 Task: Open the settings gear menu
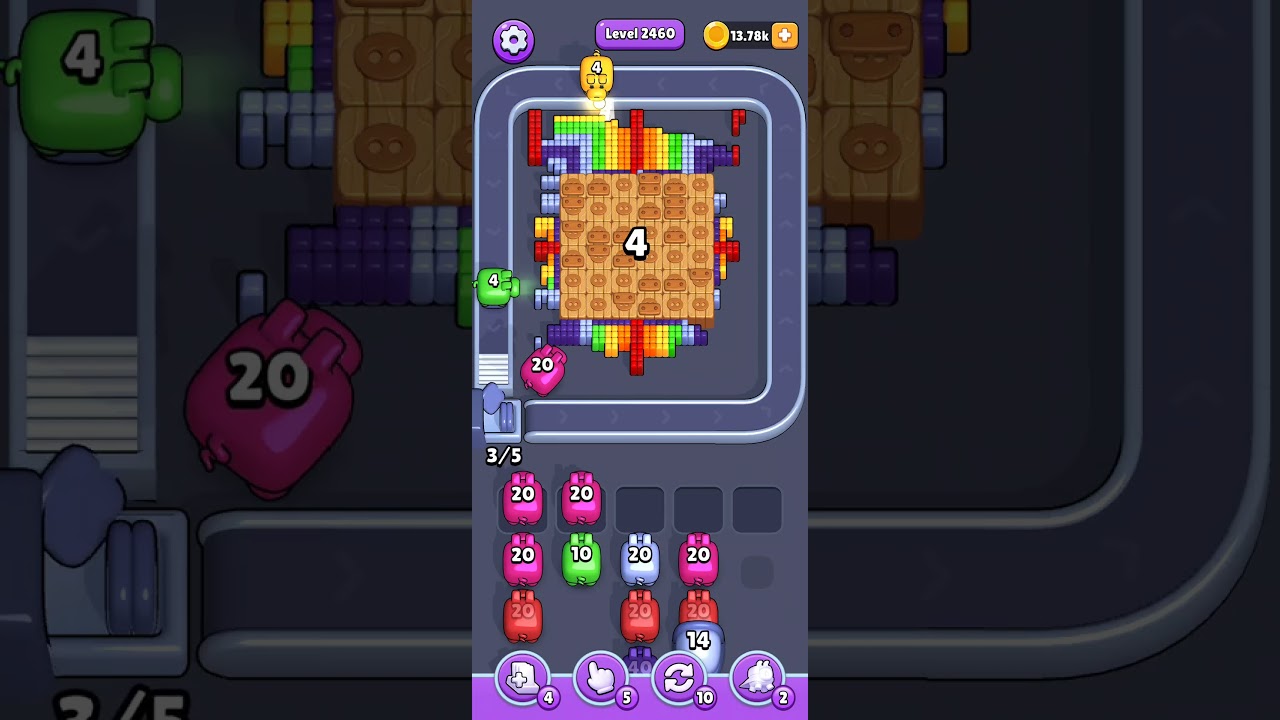click(514, 40)
